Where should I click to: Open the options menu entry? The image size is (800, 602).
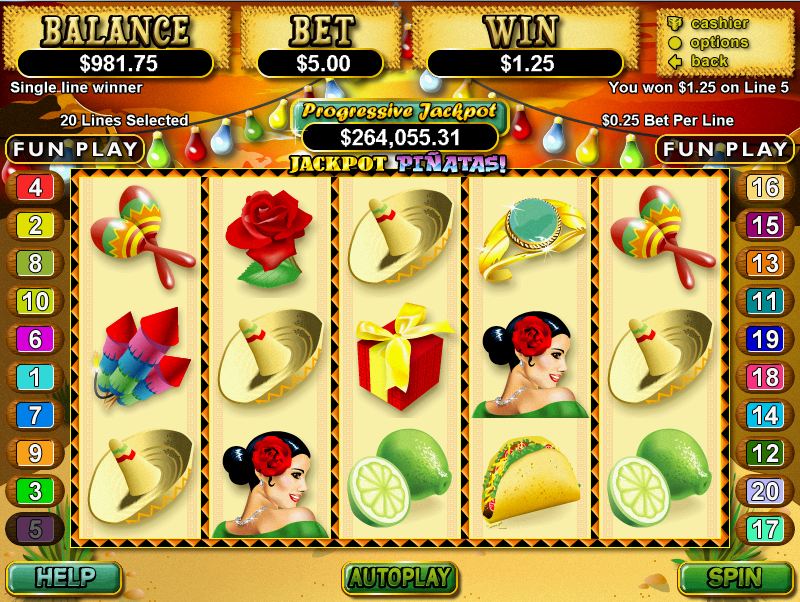click(718, 42)
